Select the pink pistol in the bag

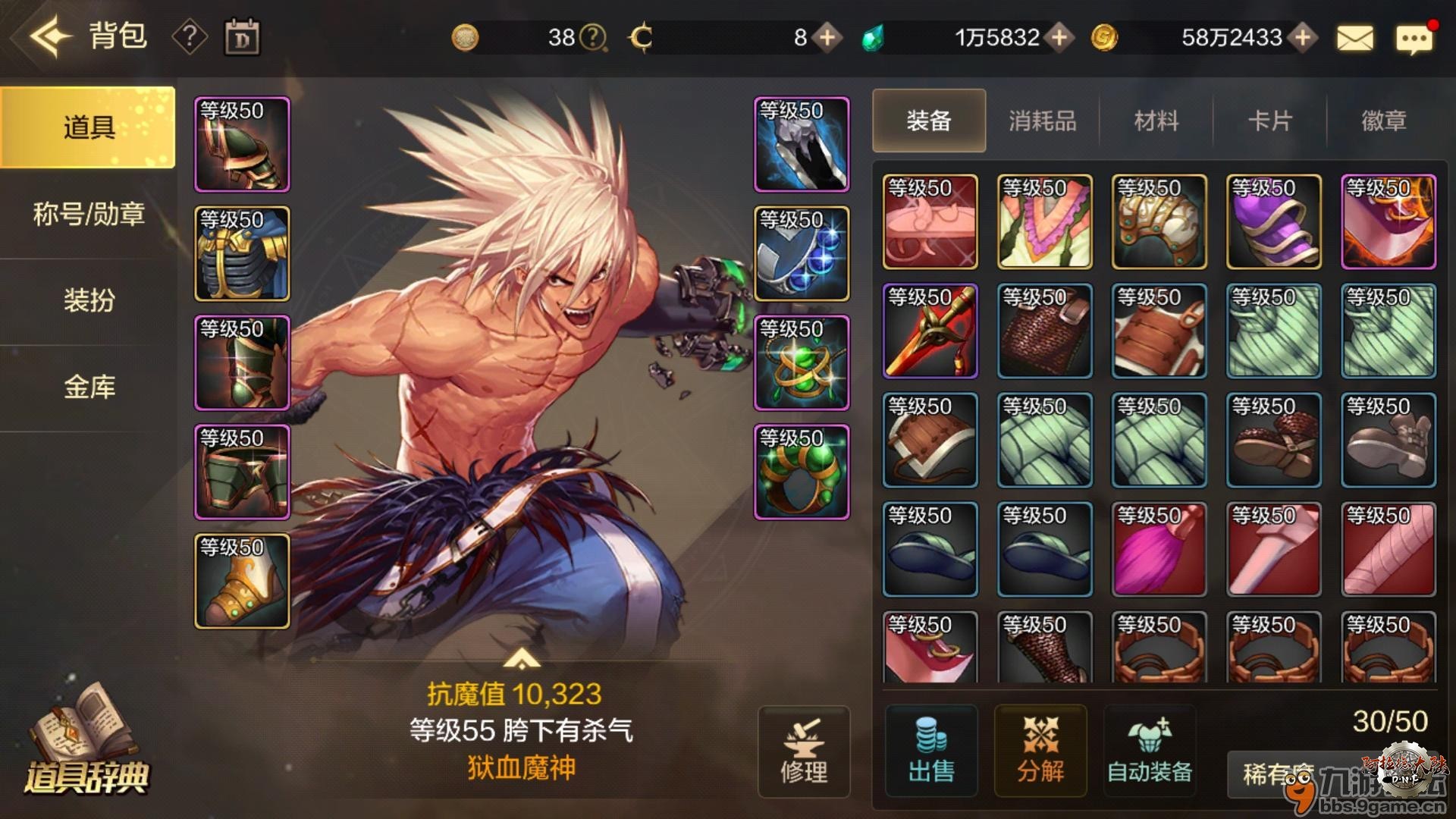(930, 221)
